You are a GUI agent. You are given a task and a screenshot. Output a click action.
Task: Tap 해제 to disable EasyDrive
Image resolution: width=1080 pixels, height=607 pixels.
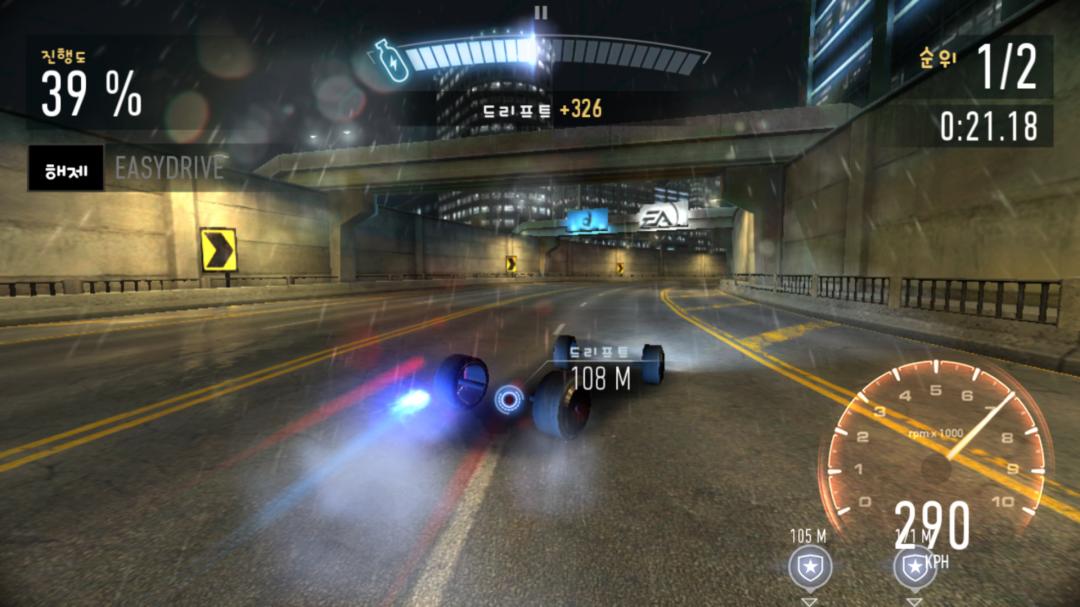(x=65, y=168)
